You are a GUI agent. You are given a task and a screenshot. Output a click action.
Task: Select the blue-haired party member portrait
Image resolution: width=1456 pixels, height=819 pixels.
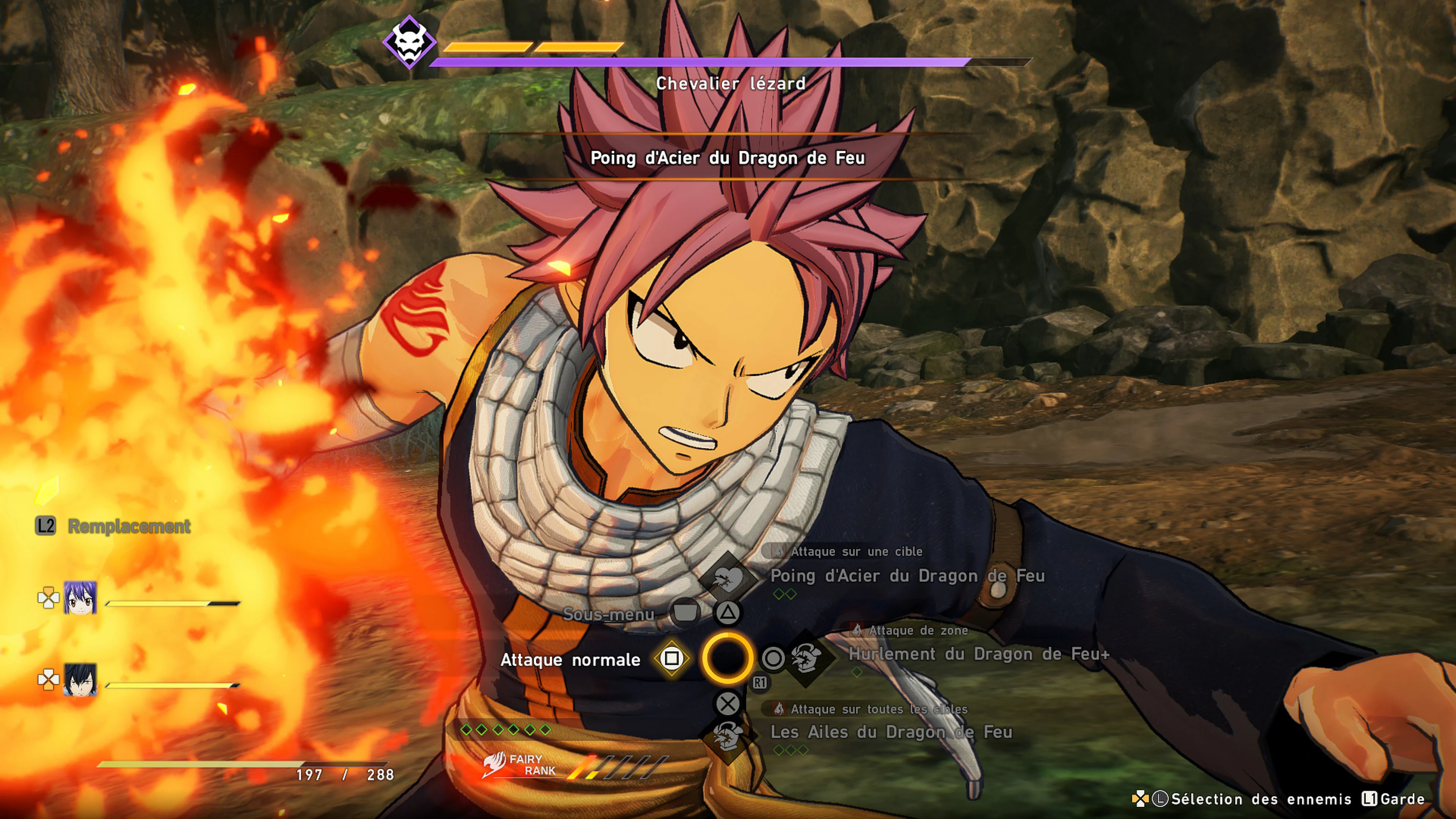tap(80, 598)
